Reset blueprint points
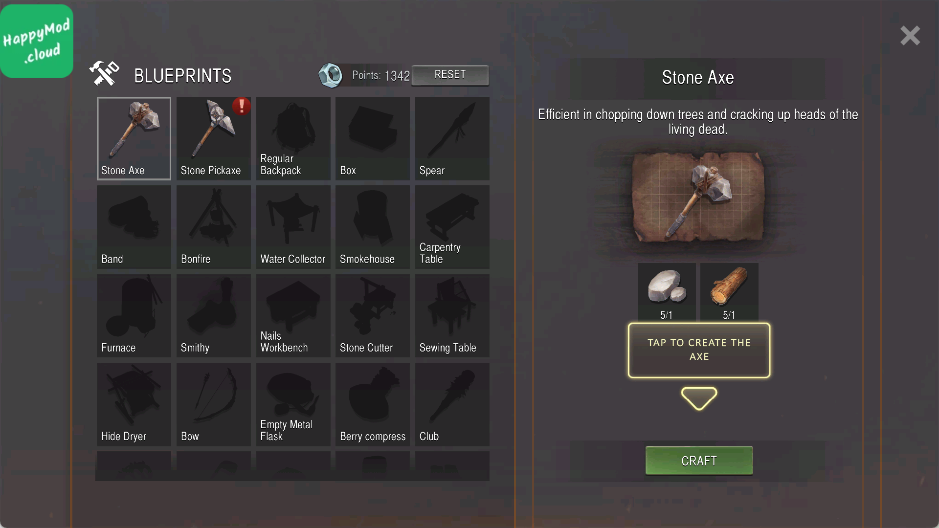 (x=450, y=75)
